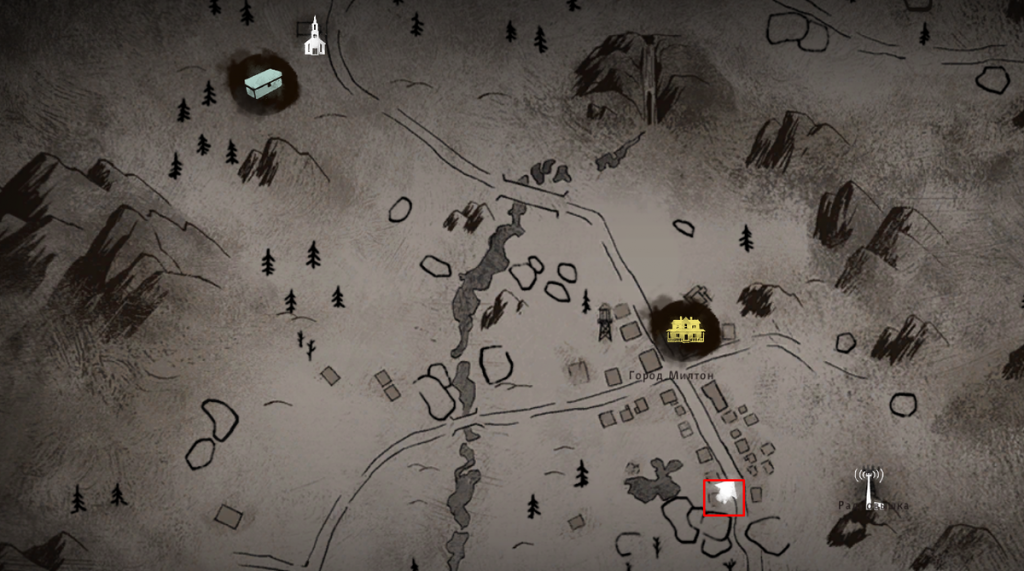Select the white church map marker
1024x571 pixels.
pyautogui.click(x=315, y=36)
